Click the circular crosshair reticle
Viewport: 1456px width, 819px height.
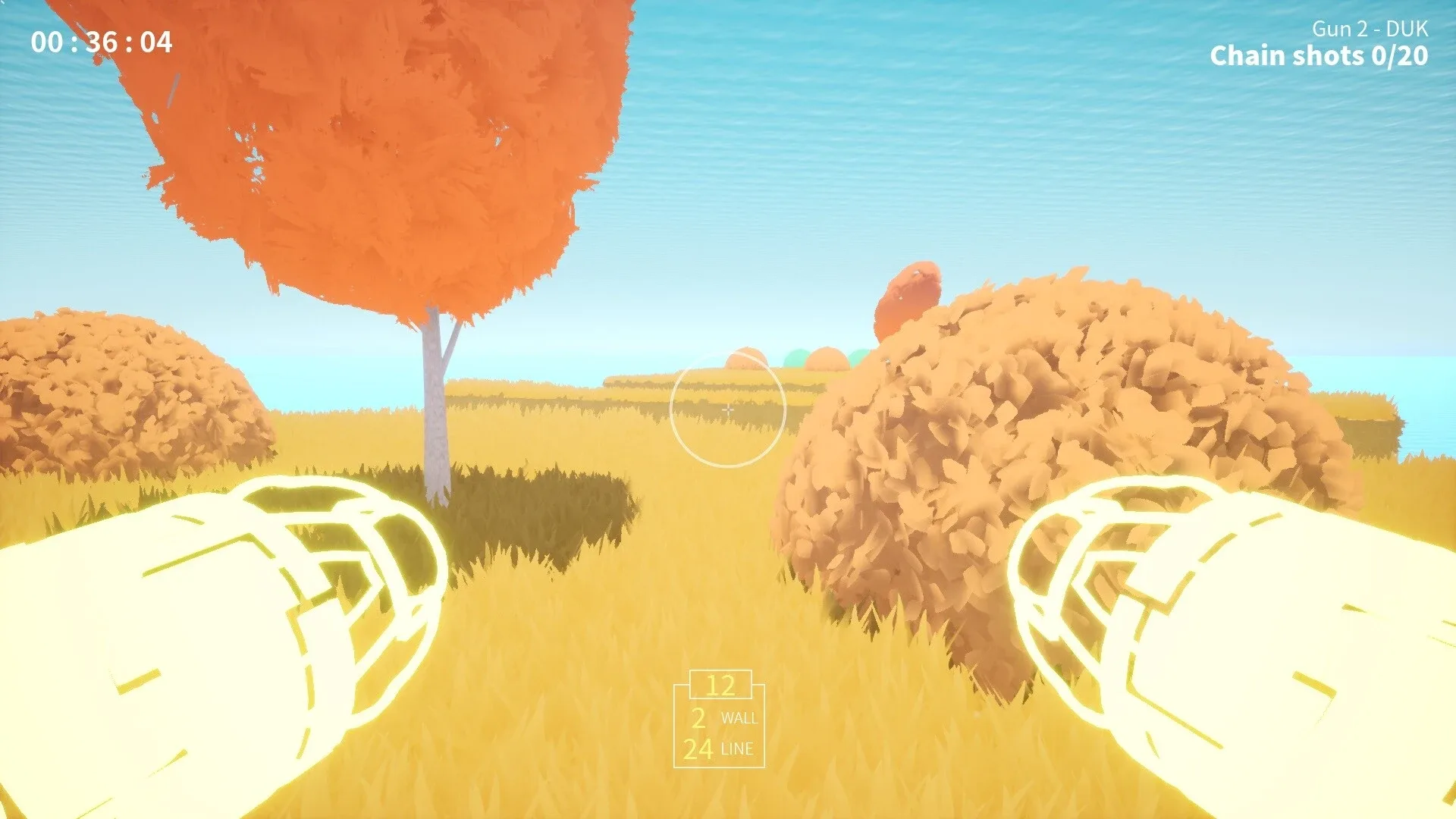(x=728, y=409)
